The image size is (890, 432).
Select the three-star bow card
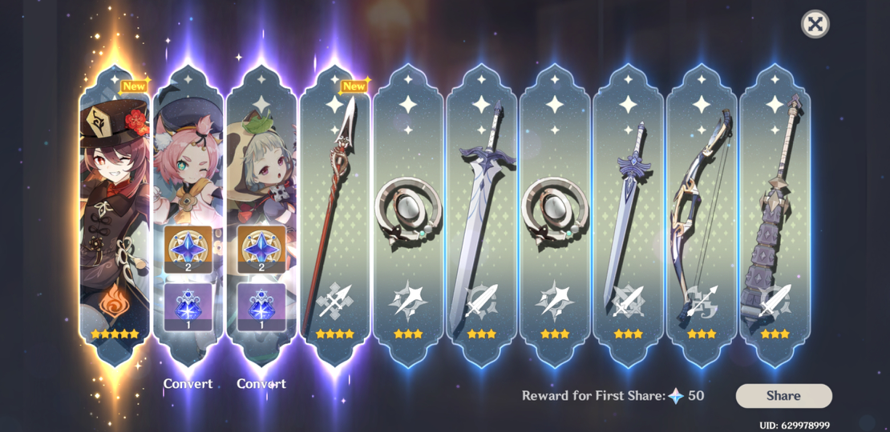[701, 210]
